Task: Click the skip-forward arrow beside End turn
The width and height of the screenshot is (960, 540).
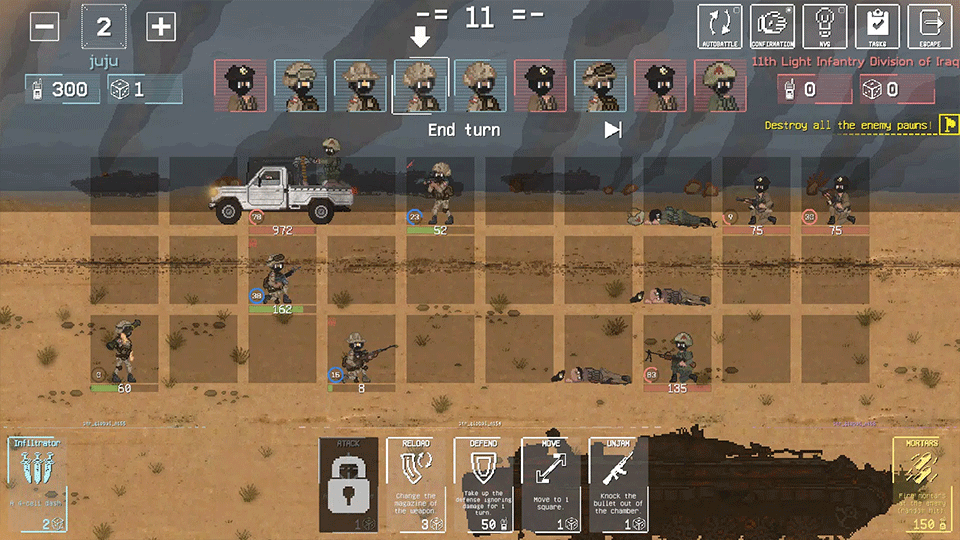Action: pos(613,130)
